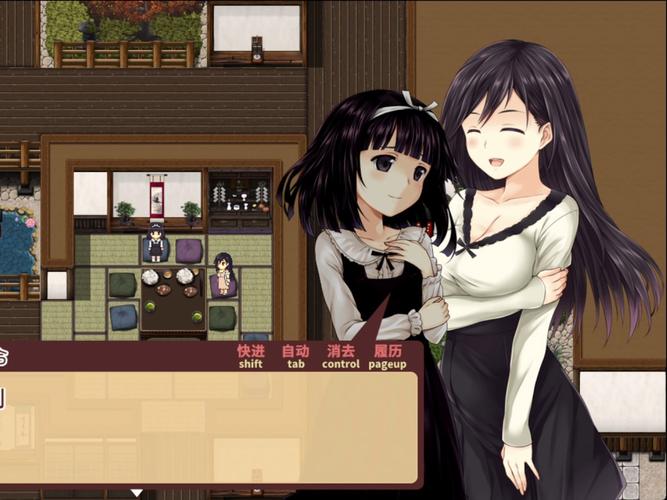Open the 履历 dialogue history log
Image resolution: width=667 pixels, height=500 pixels.
tap(387, 357)
